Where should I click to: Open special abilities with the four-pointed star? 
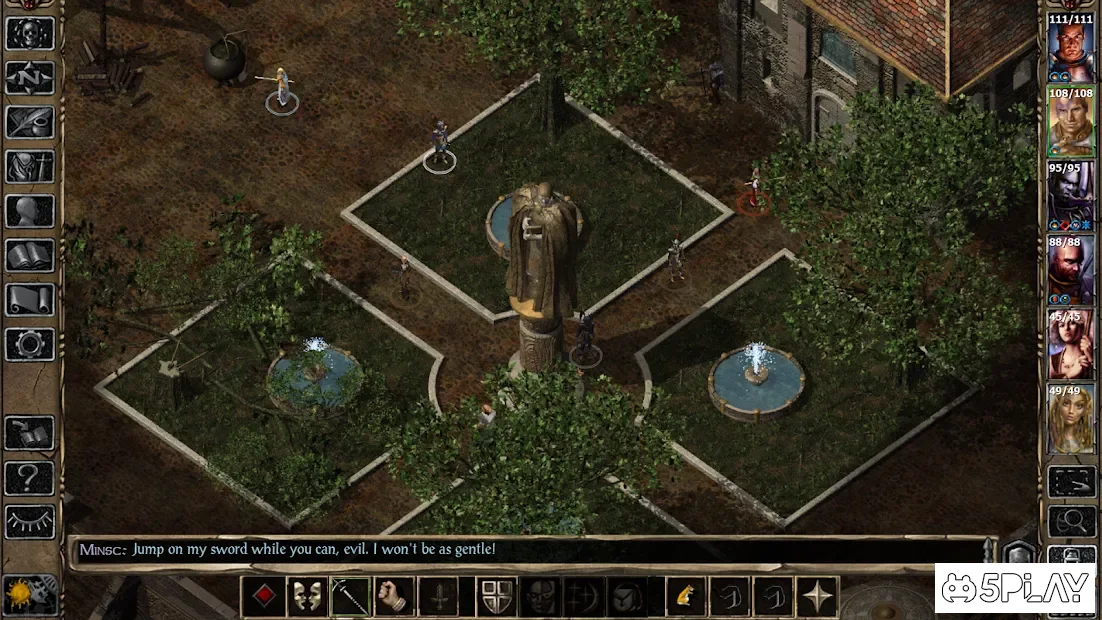817,597
